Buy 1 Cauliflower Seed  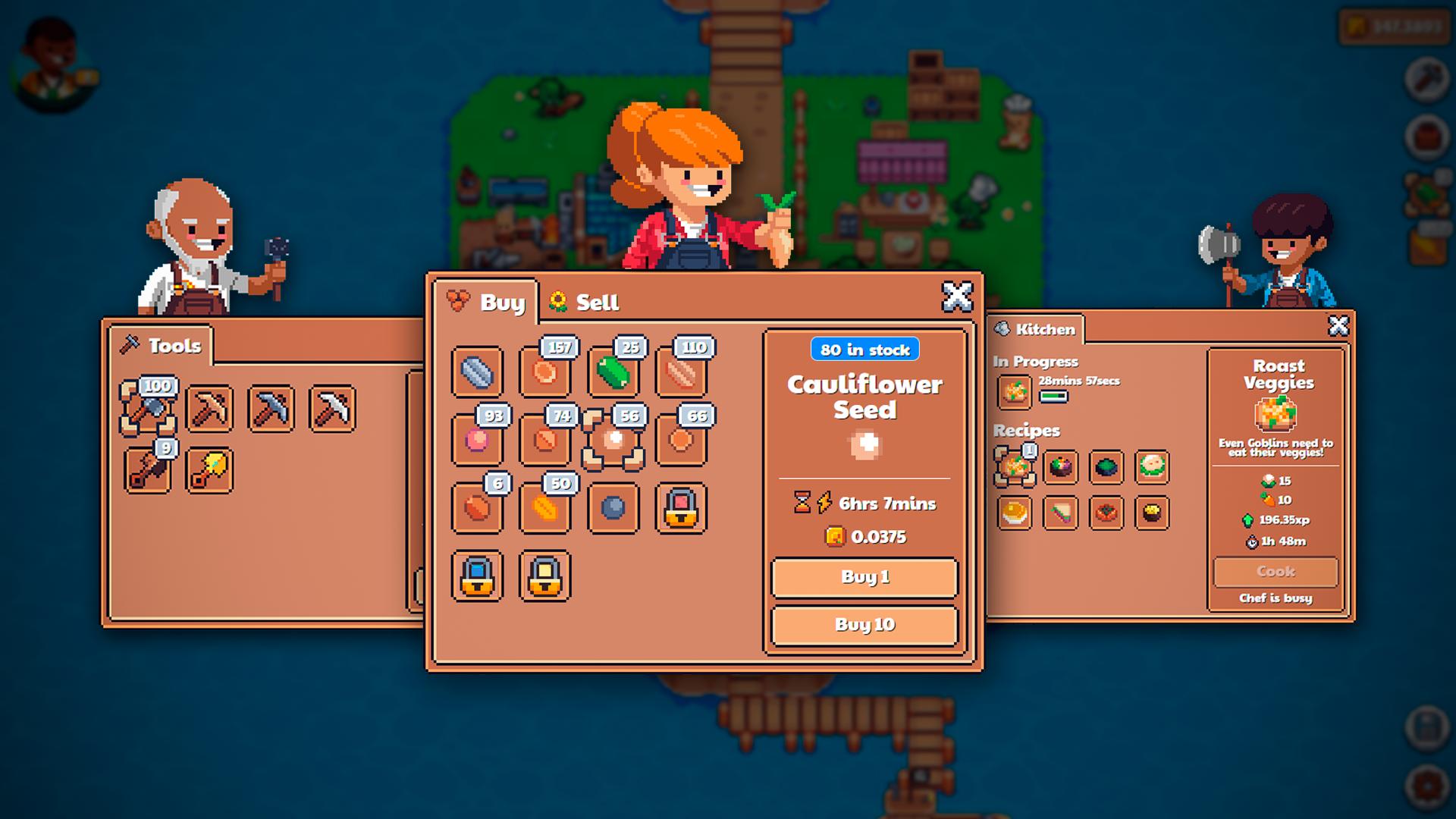pos(864,577)
